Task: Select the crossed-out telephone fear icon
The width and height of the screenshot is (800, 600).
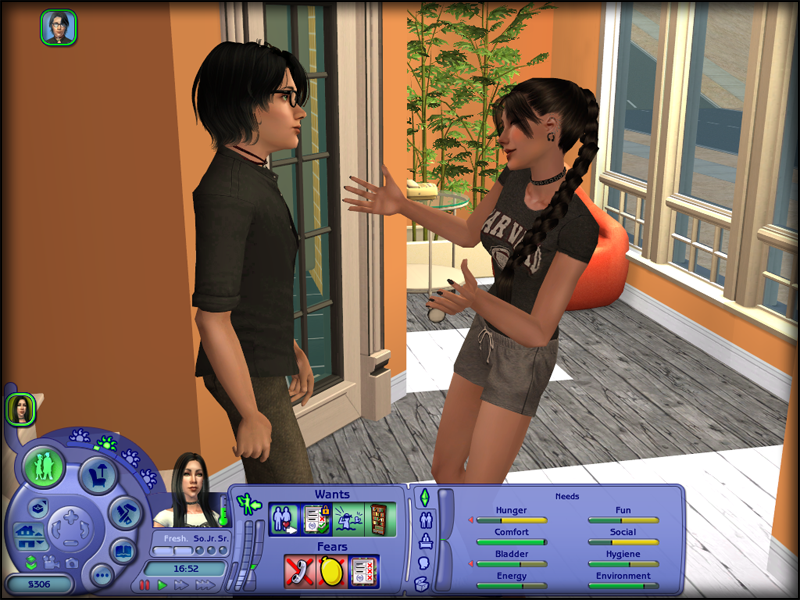Action: pyautogui.click(x=301, y=570)
